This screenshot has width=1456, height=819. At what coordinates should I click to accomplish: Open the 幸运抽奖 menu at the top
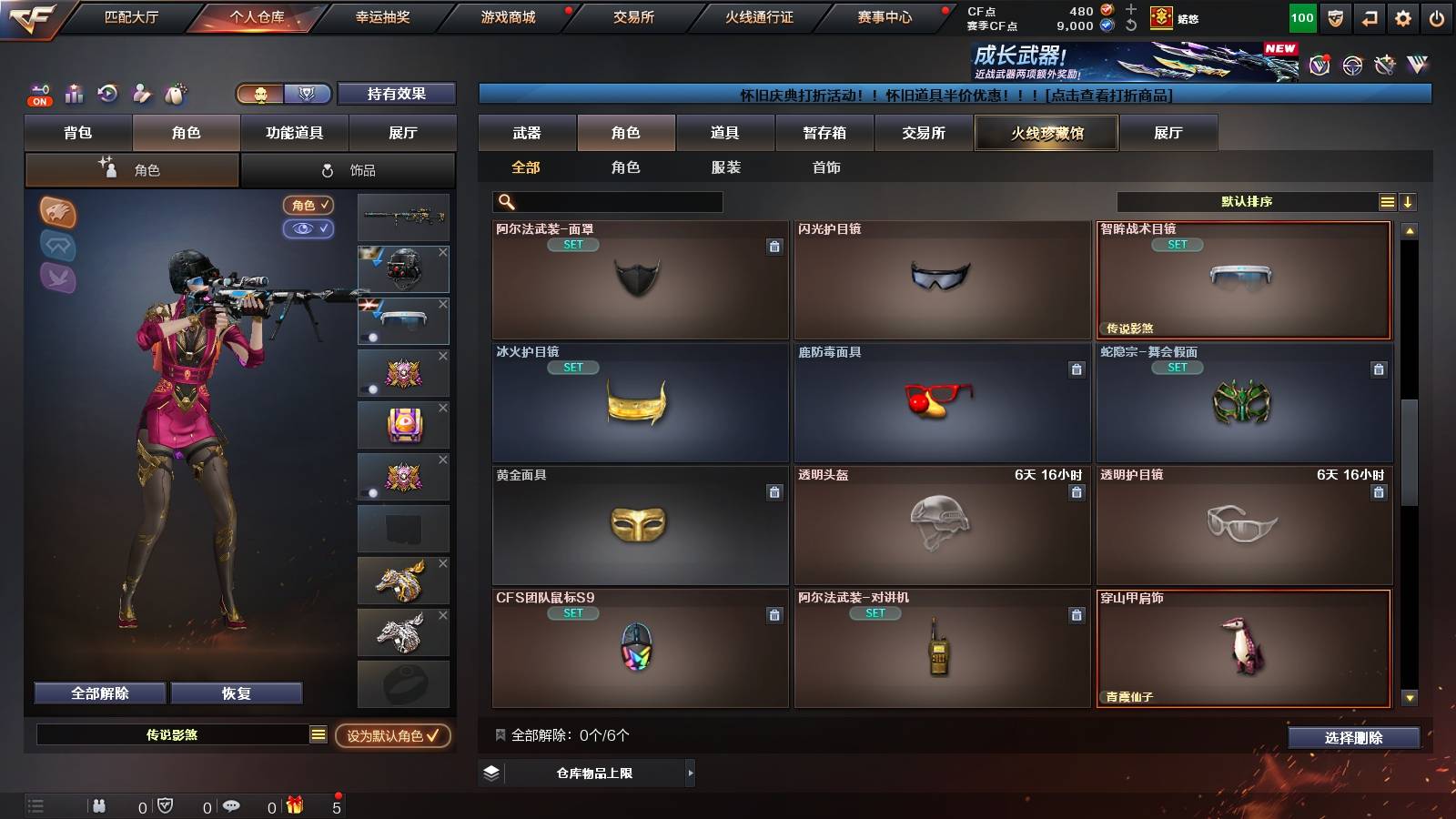(382, 15)
